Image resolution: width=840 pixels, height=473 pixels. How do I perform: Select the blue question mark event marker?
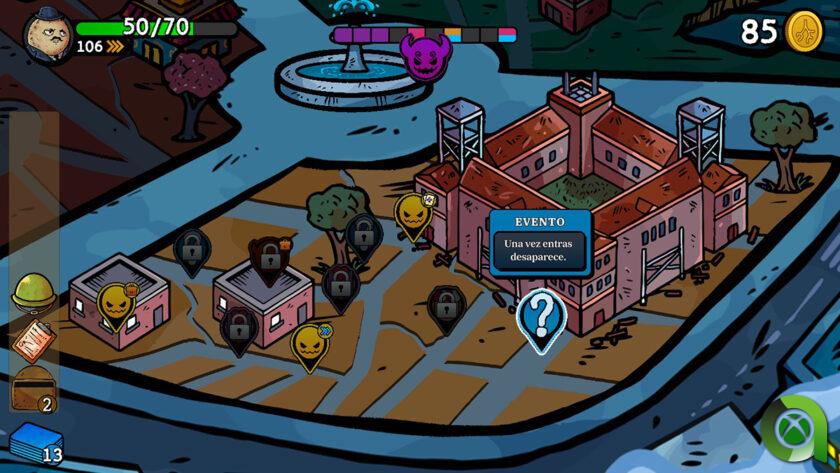(541, 317)
